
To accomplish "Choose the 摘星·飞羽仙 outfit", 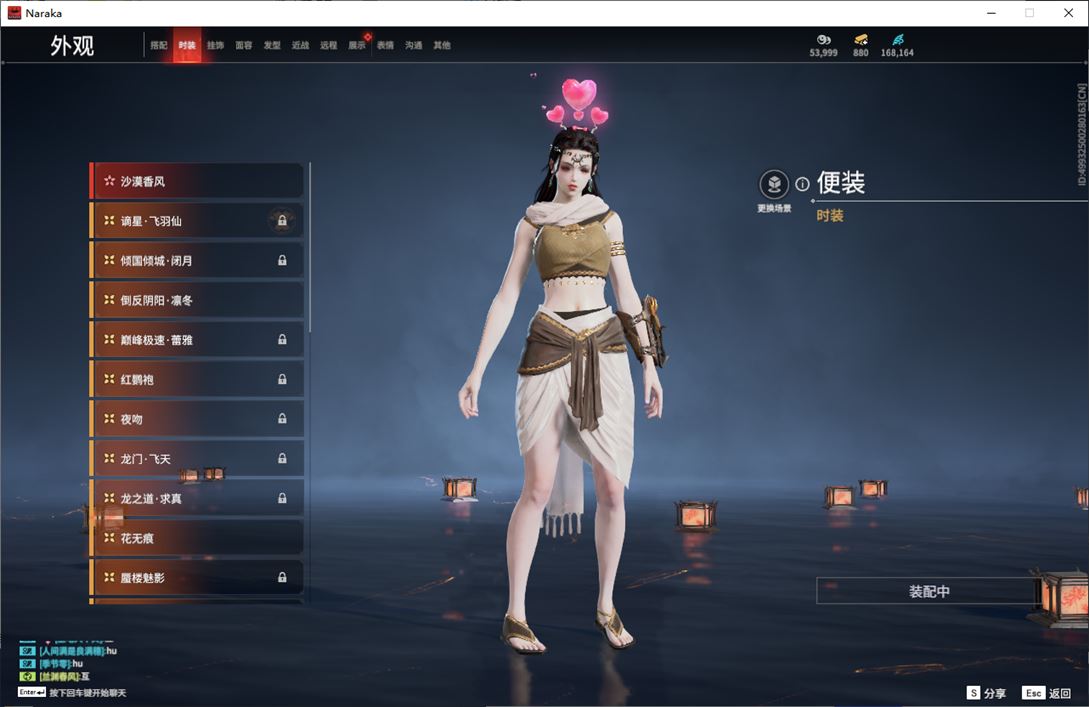I will [x=197, y=221].
